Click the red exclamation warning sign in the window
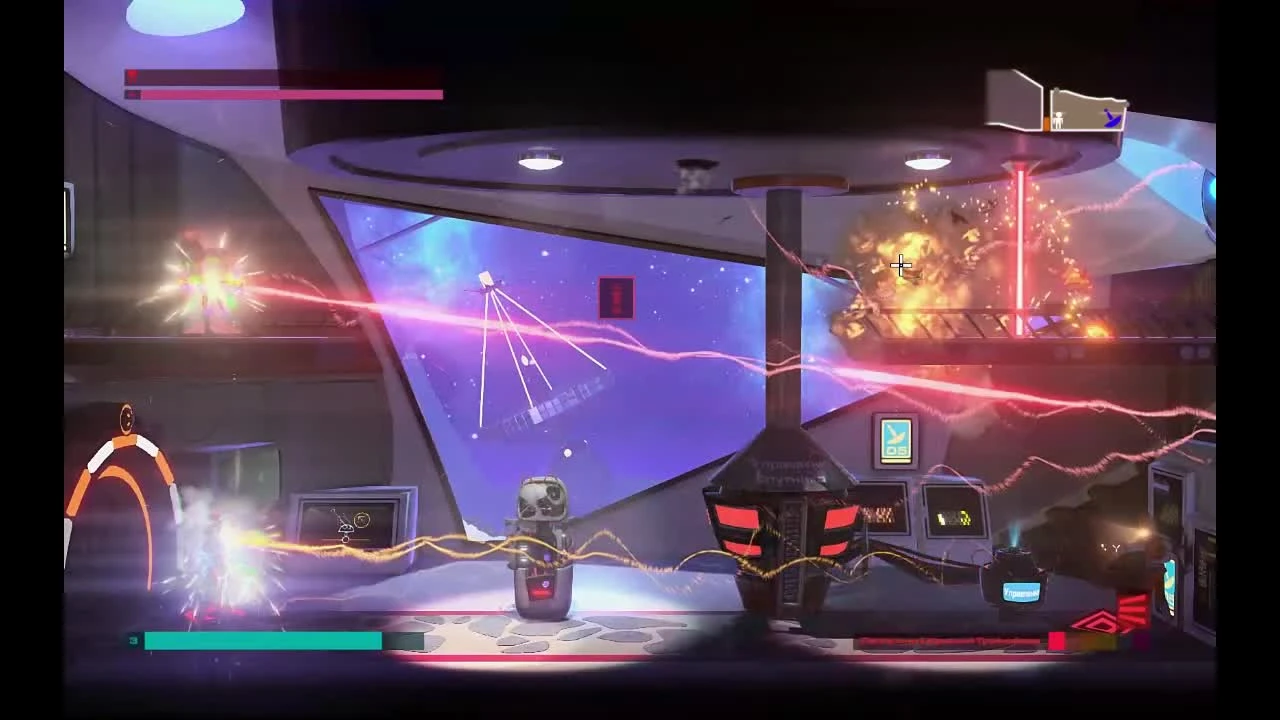The image size is (1280, 720). pos(616,295)
